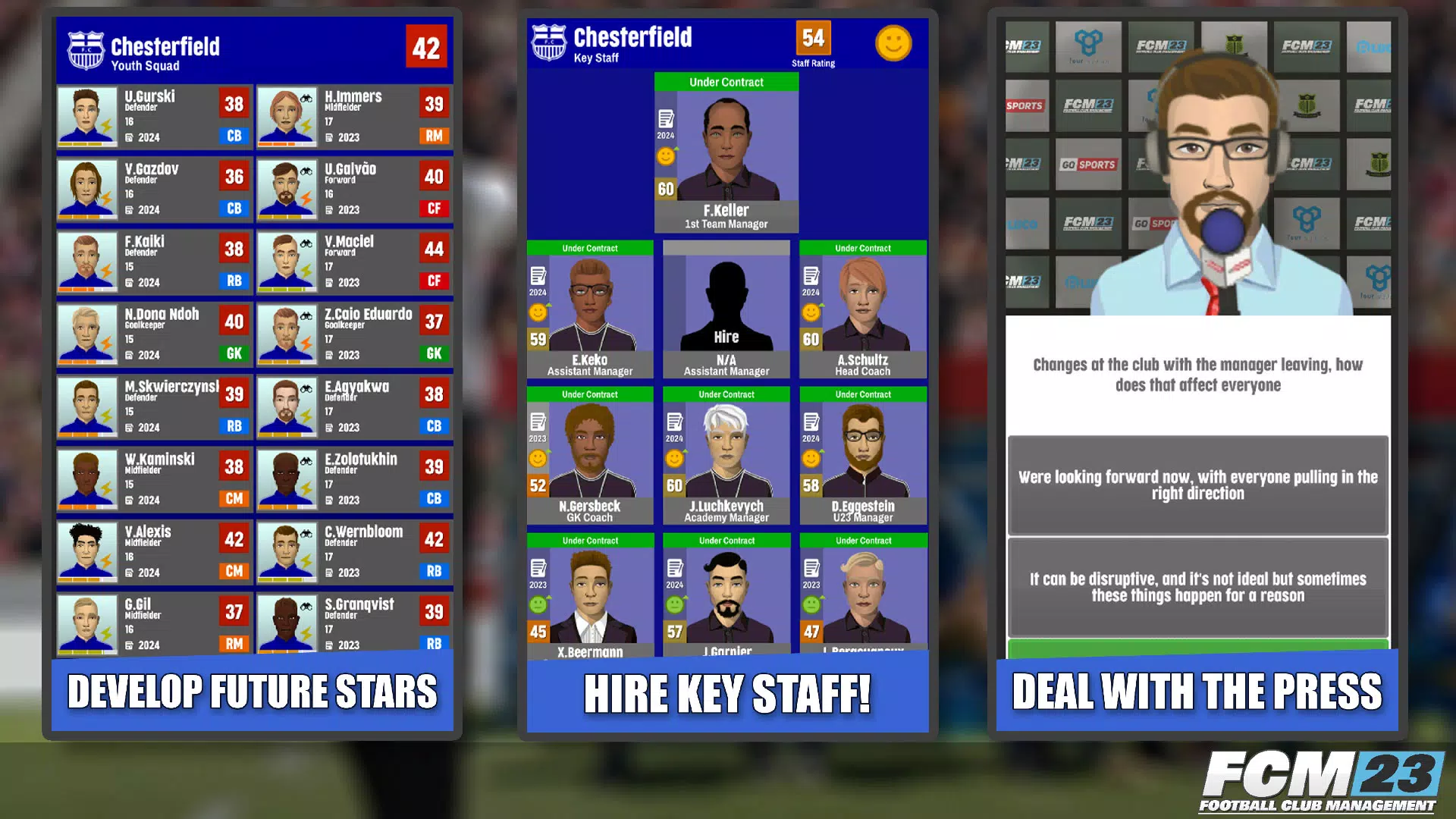
Task: Expand A.Schultz's Under Contract banner
Action: (861, 248)
